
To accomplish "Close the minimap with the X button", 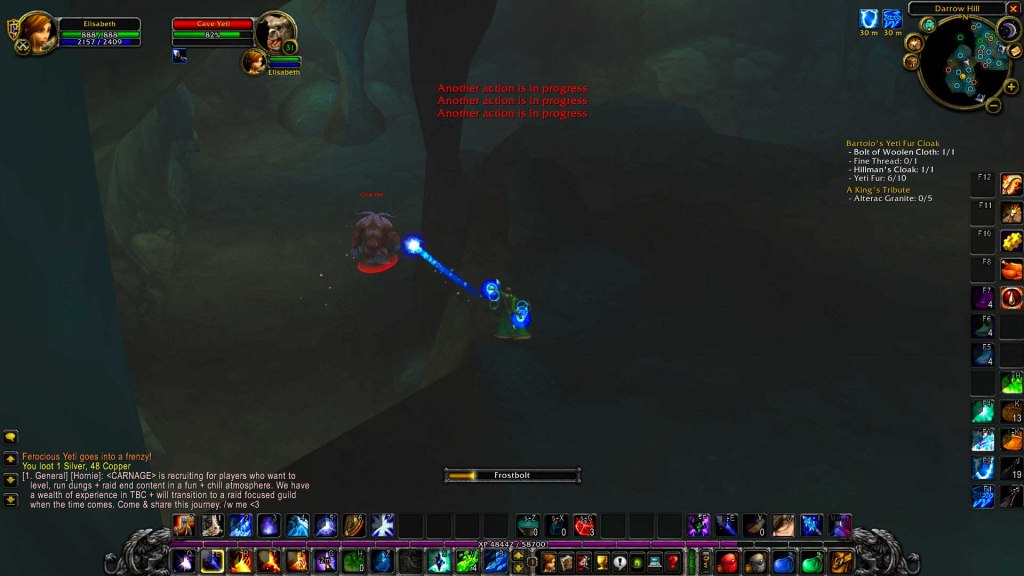I will [1014, 9].
